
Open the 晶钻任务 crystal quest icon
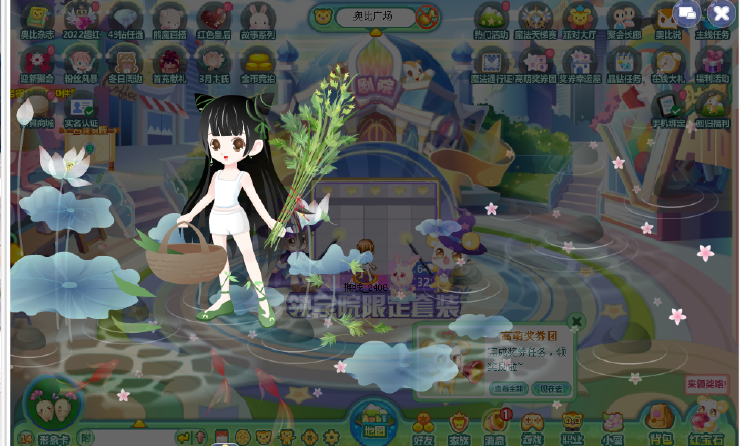pyautogui.click(x=623, y=62)
